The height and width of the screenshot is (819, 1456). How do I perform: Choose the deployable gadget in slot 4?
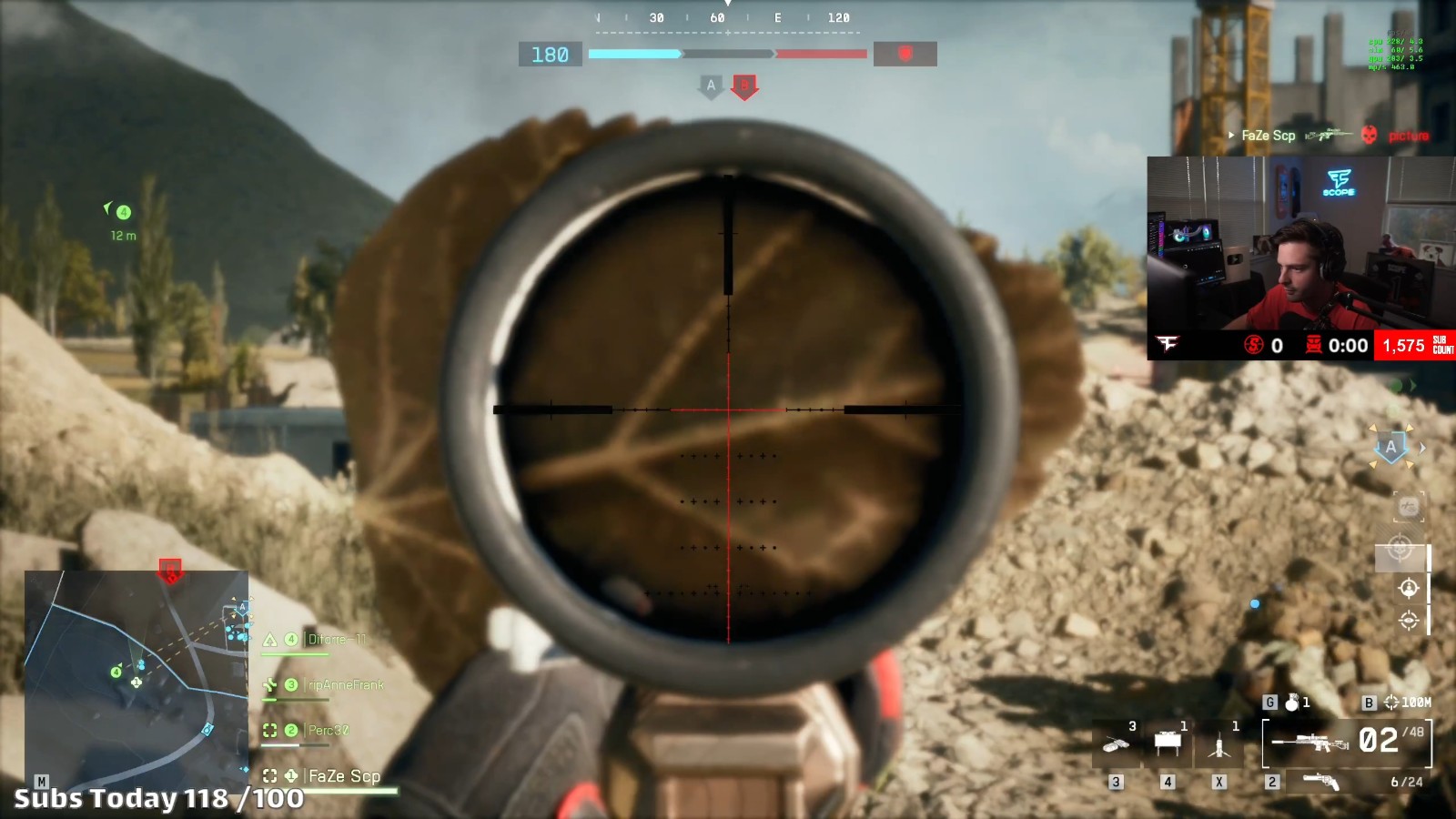point(1168,744)
